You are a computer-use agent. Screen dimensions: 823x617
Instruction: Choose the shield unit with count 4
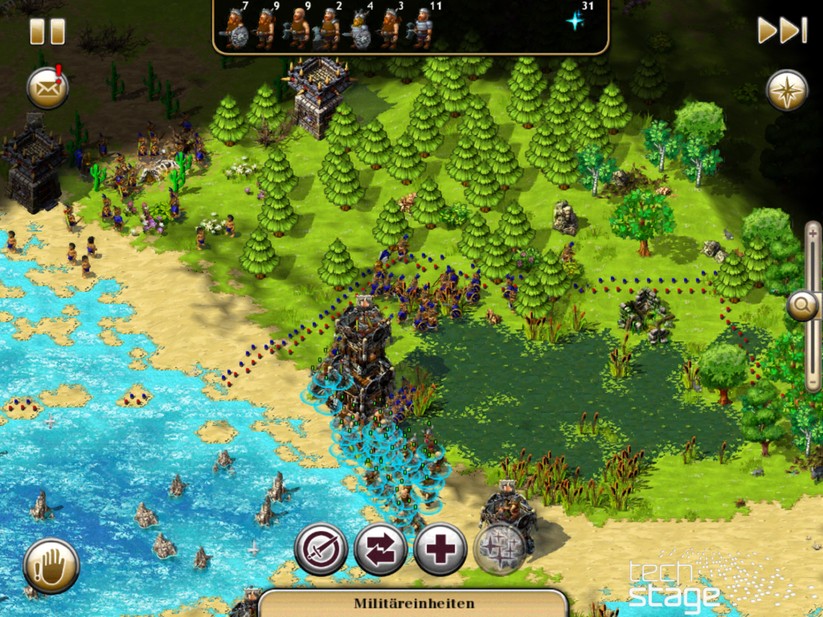tap(360, 29)
